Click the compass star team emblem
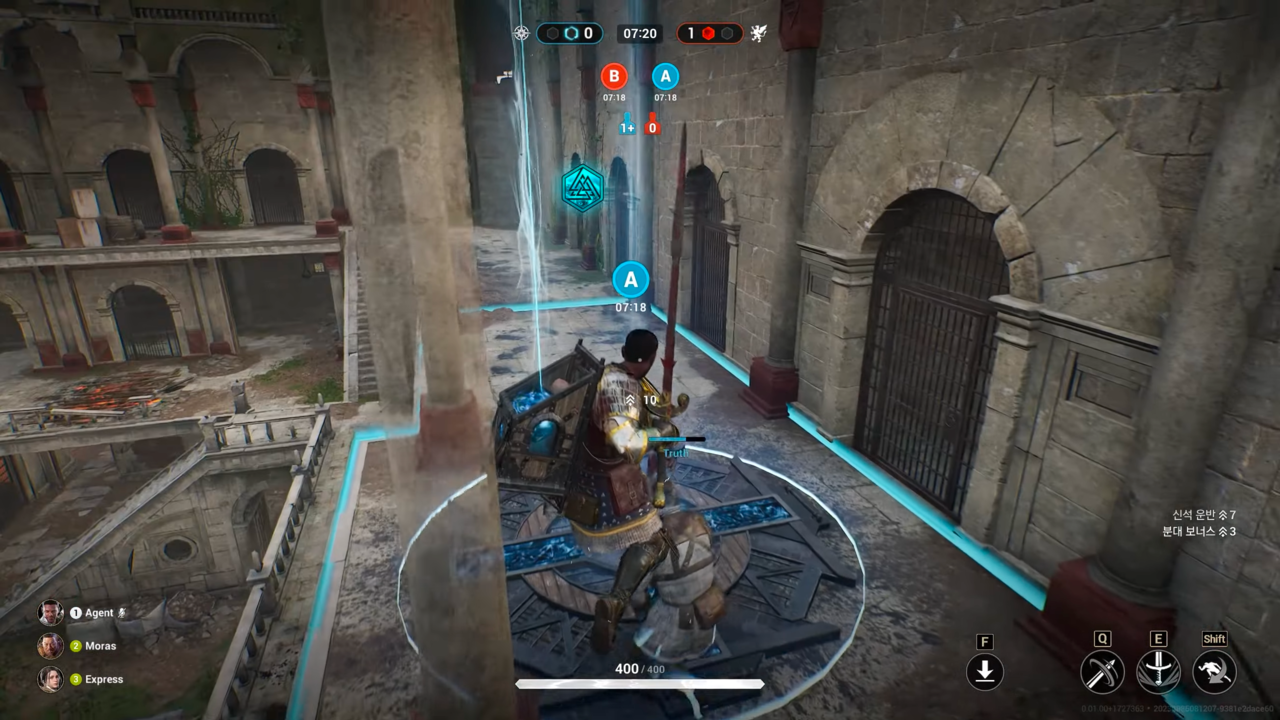The width and height of the screenshot is (1280, 720). pos(521,33)
